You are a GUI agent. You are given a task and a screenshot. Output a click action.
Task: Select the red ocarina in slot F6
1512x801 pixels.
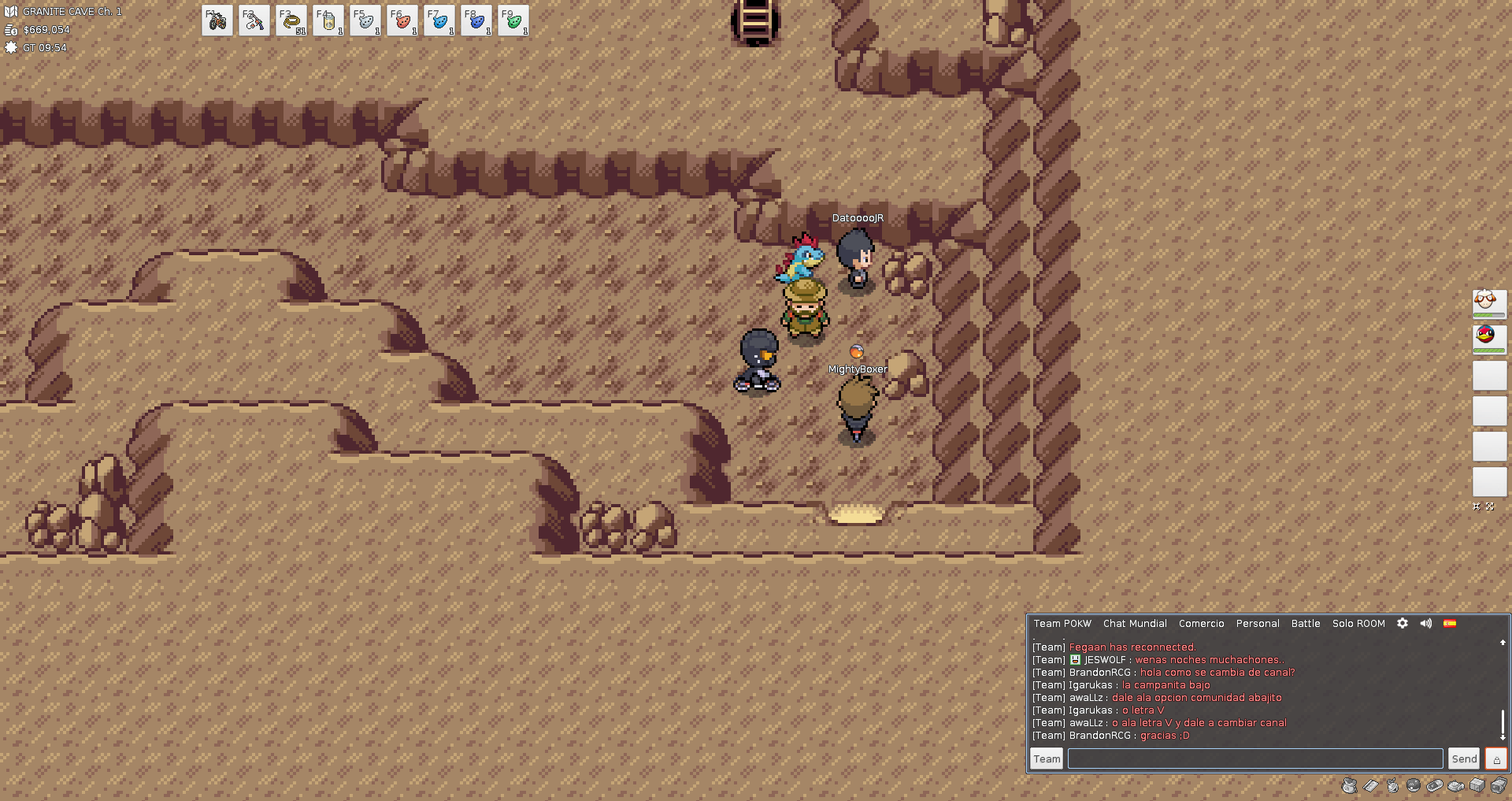402,21
